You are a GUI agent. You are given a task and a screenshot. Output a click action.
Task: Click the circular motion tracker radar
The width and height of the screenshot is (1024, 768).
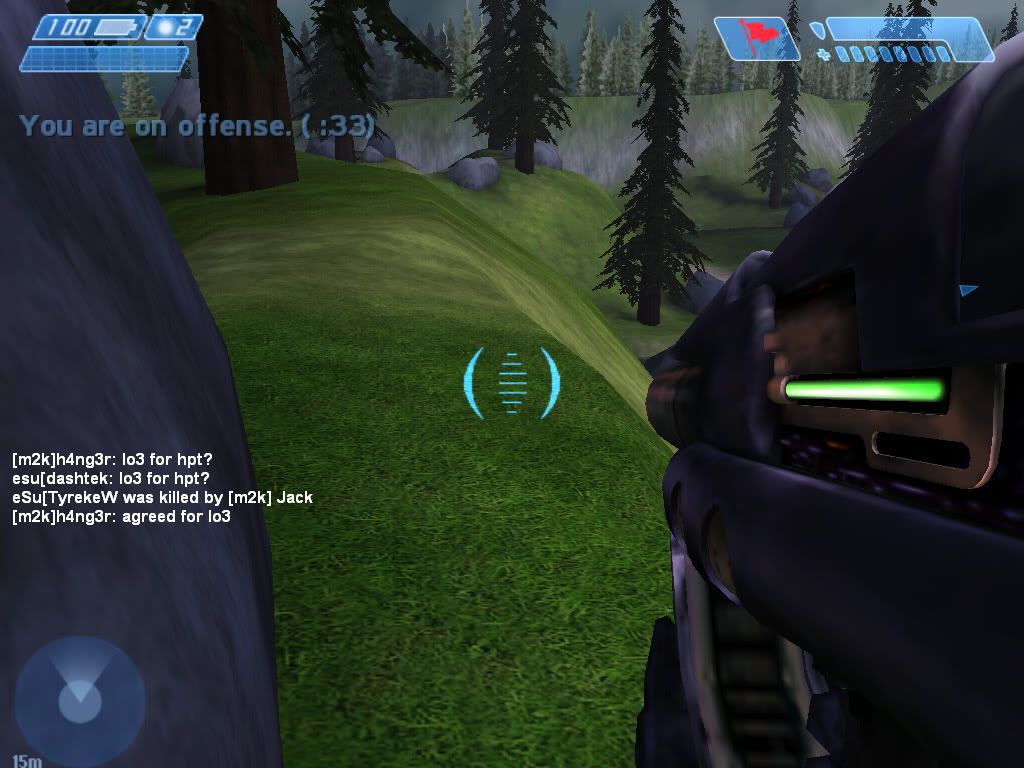79,699
